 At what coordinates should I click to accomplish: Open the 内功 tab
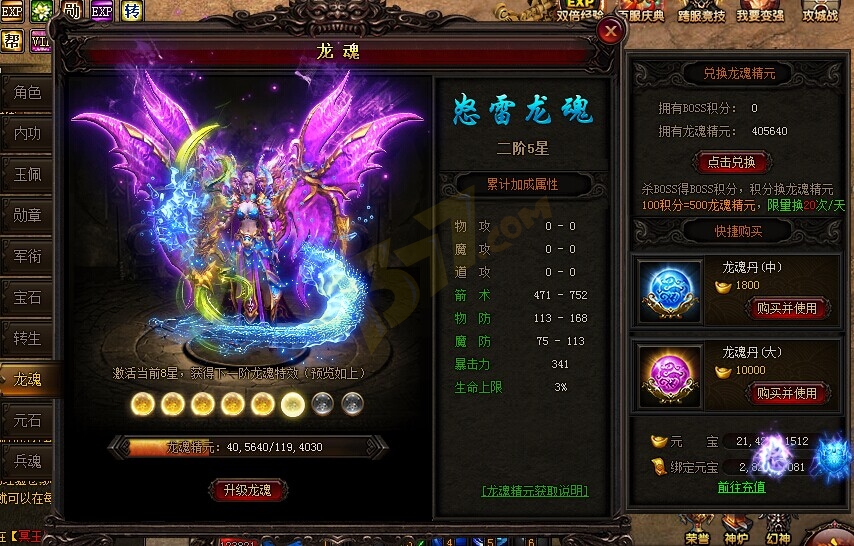click(x=28, y=132)
